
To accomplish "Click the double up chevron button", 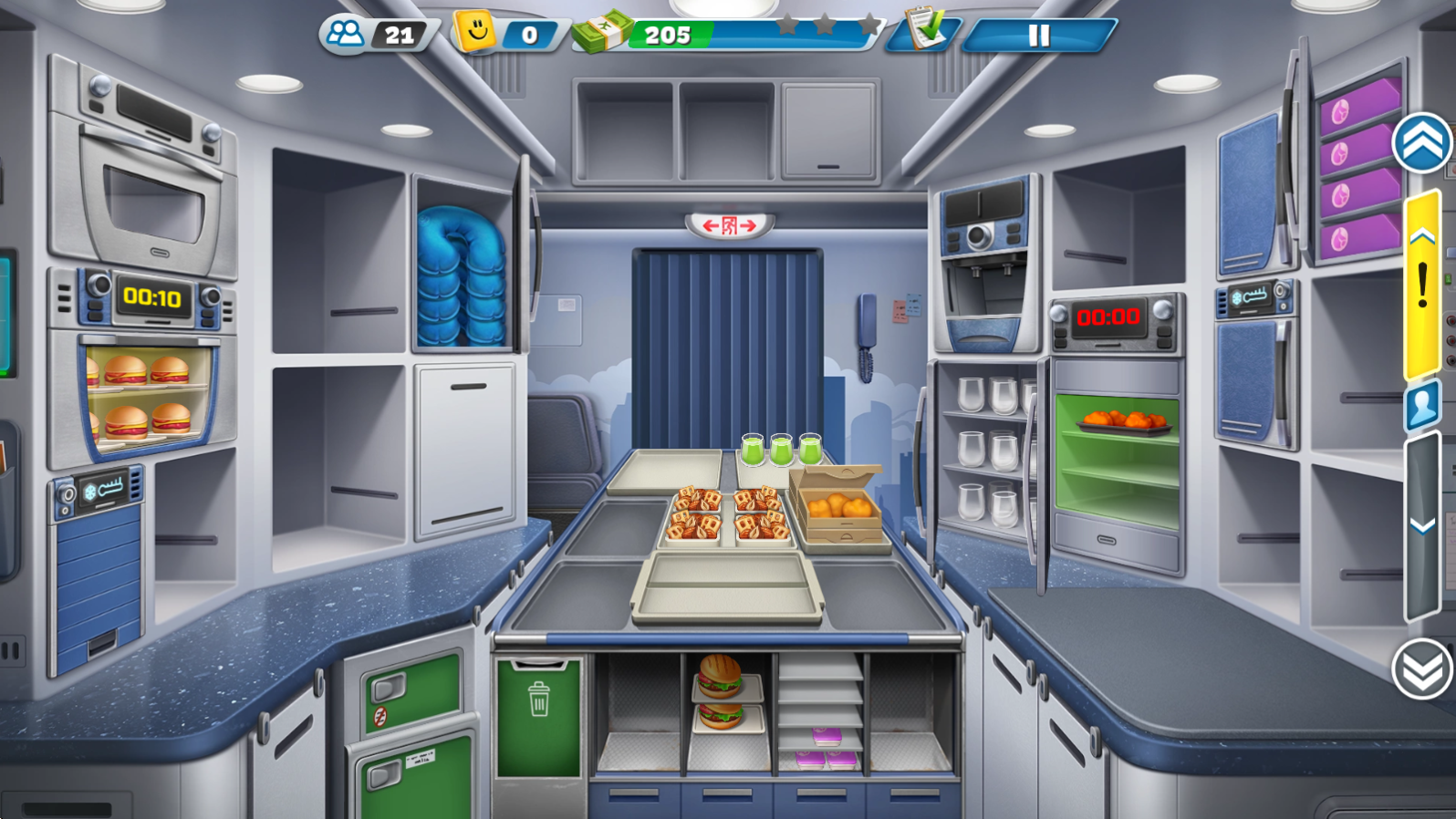I will pyautogui.click(x=1422, y=144).
